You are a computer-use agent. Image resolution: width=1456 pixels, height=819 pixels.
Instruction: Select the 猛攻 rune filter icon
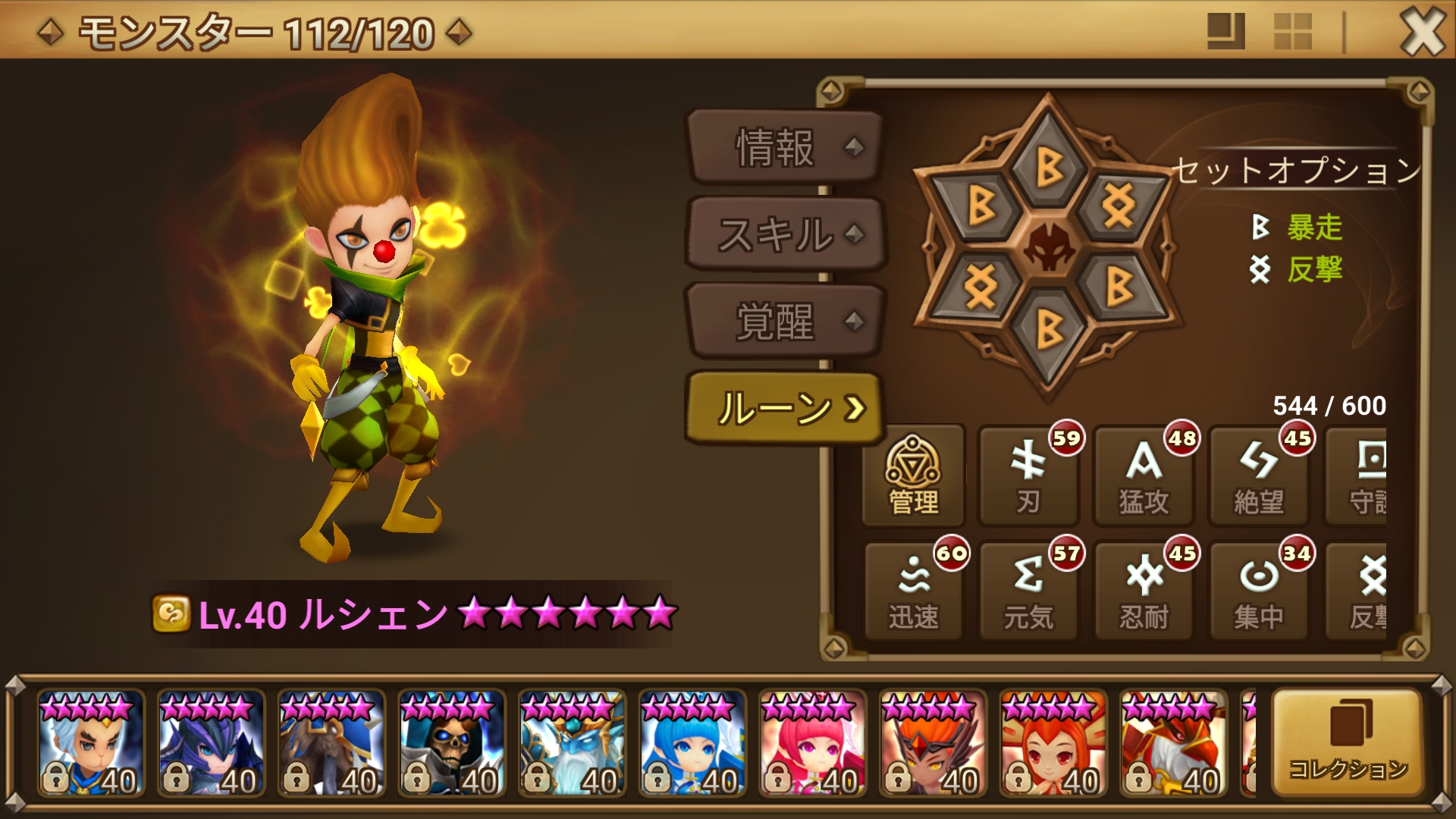[x=1143, y=476]
